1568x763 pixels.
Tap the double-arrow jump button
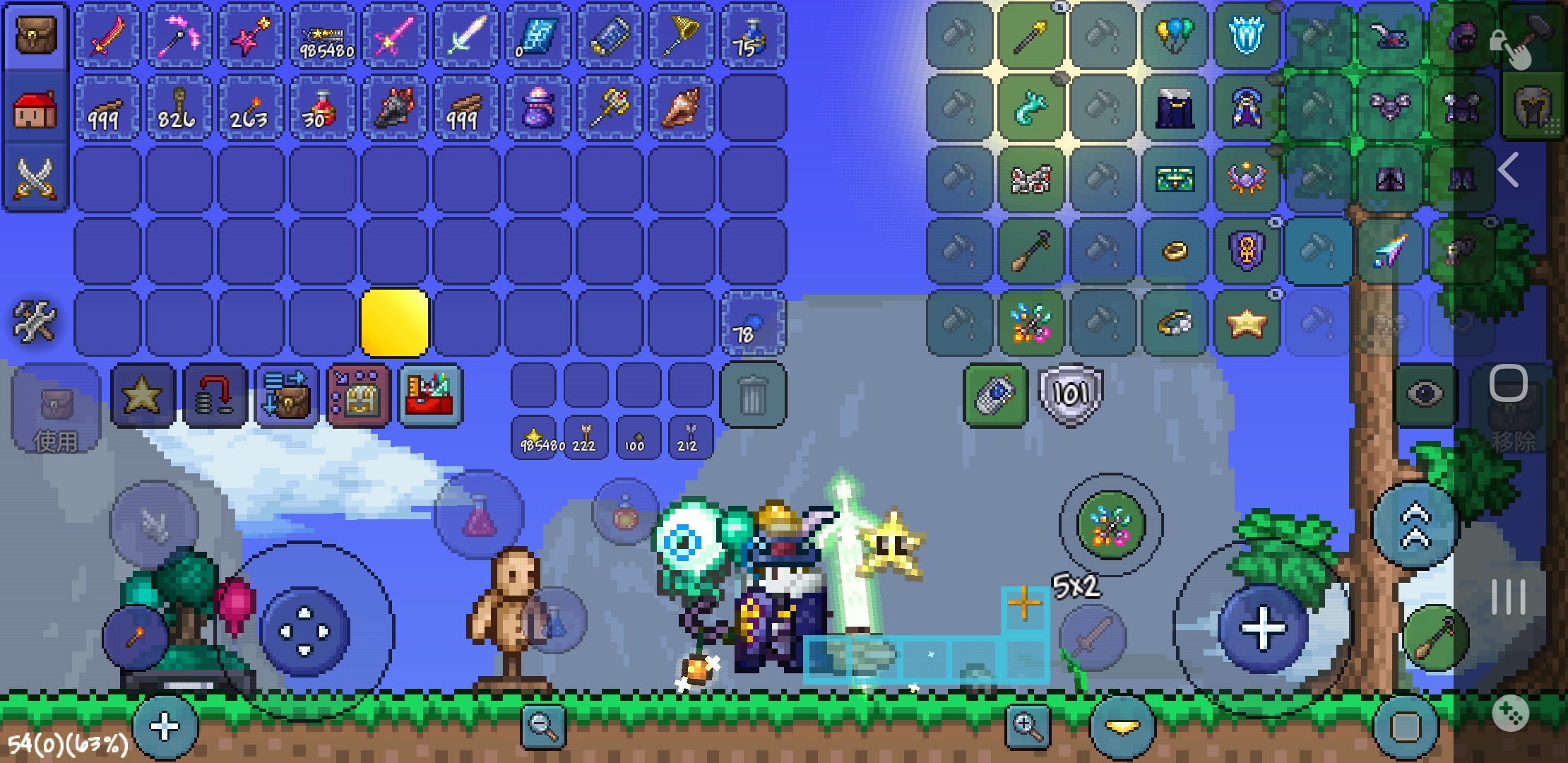point(1415,526)
